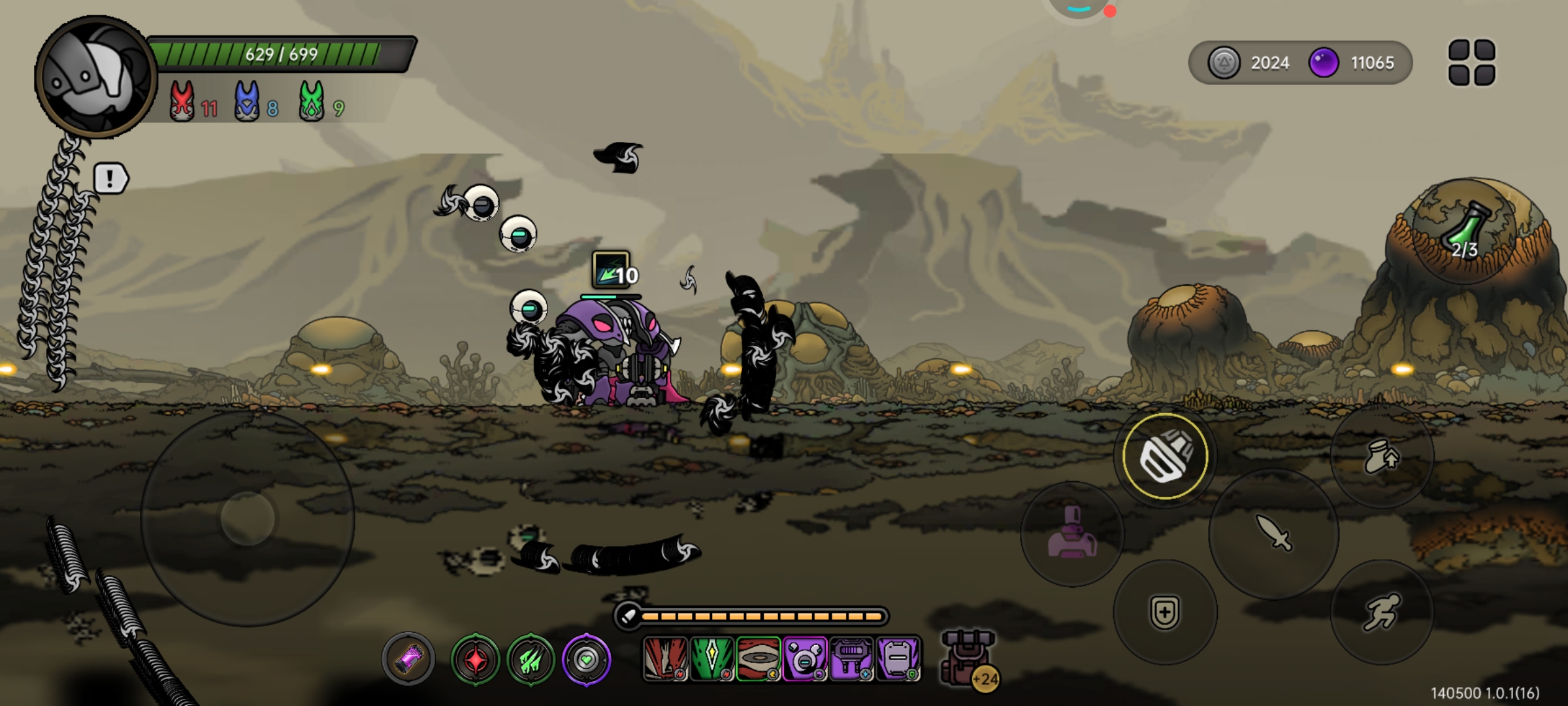Image resolution: width=1568 pixels, height=706 pixels.
Task: Activate the shield plus button
Action: [x=1165, y=612]
